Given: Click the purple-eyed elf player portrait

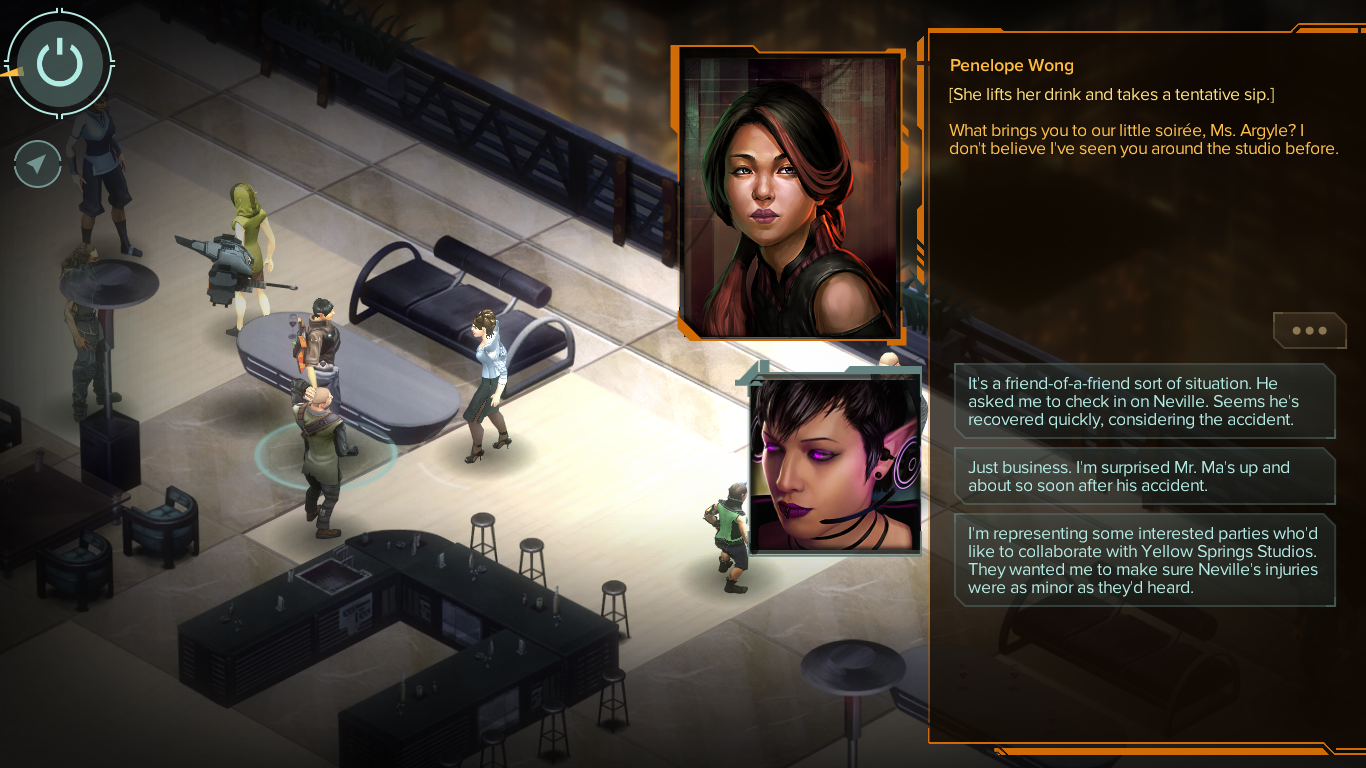Looking at the screenshot, I should point(834,463).
